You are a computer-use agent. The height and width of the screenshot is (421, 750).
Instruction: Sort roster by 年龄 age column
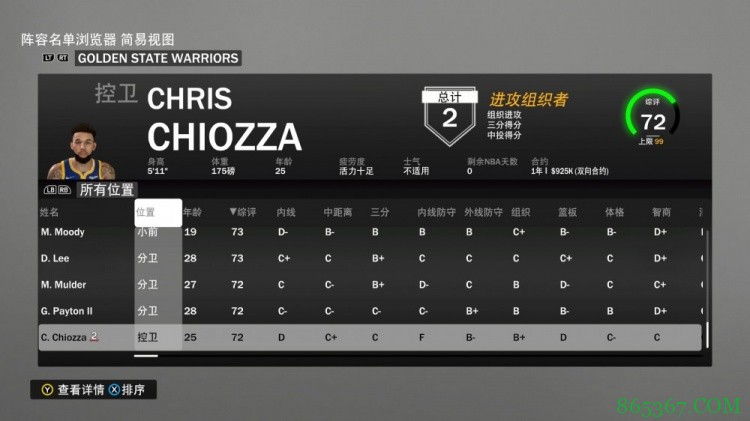point(192,212)
